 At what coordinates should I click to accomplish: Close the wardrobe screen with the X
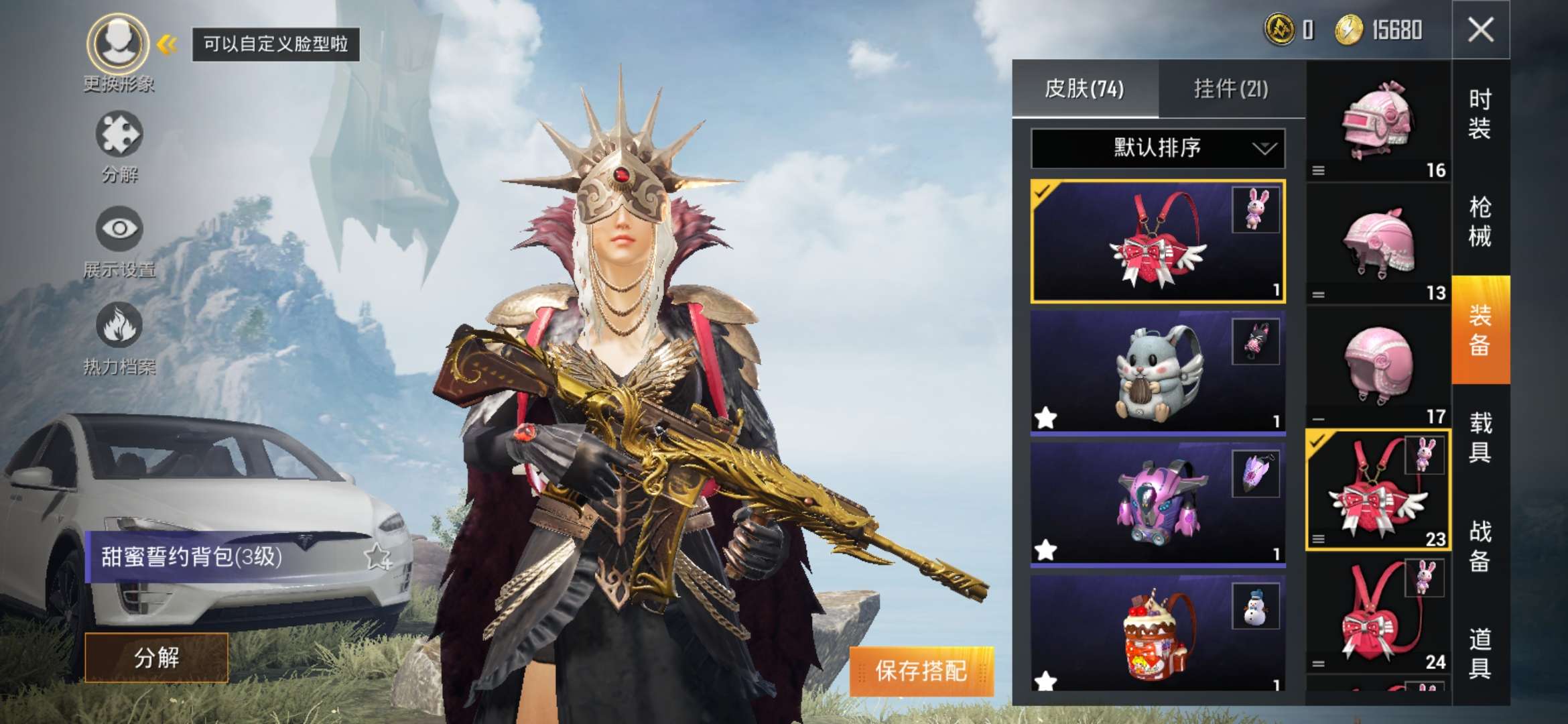click(x=1480, y=30)
